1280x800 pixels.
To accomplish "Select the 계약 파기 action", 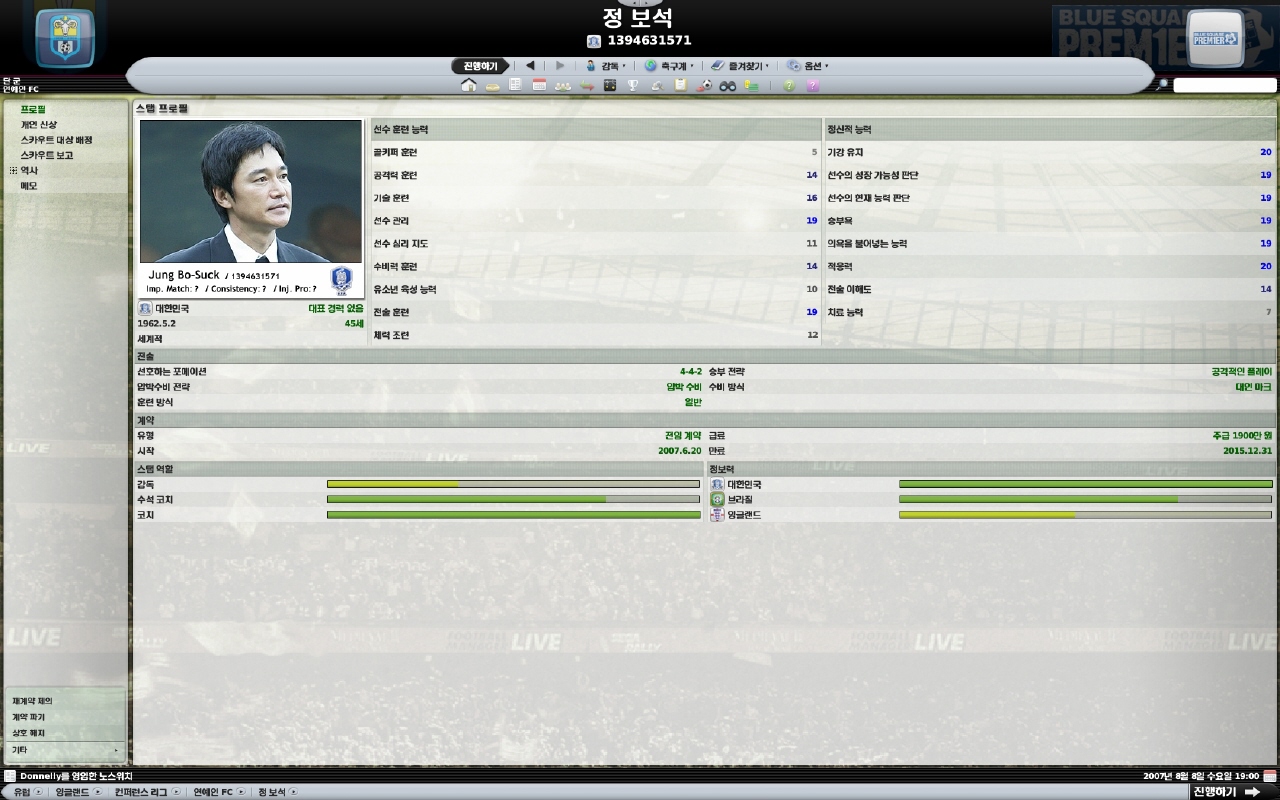I will tap(28, 717).
